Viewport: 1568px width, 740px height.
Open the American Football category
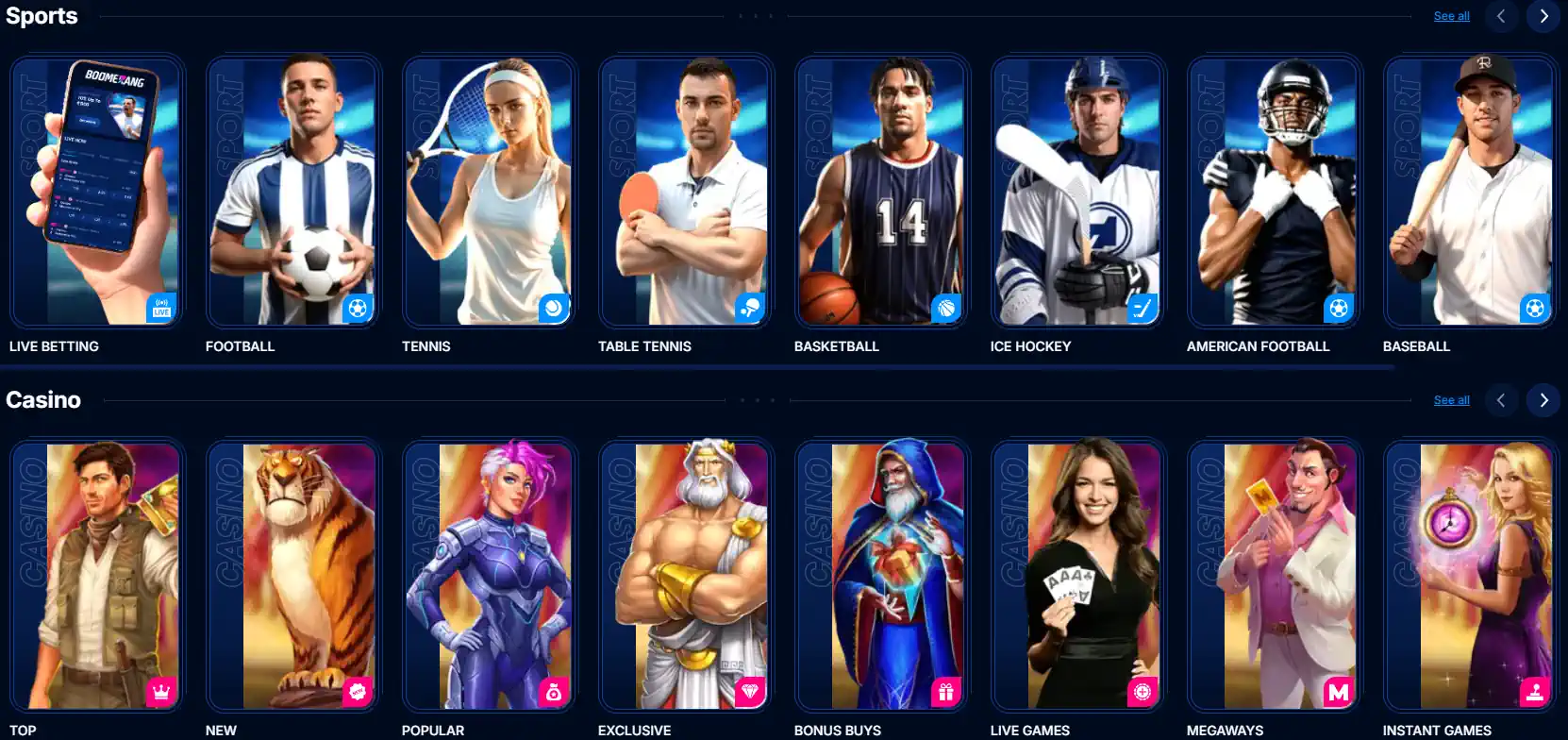[1274, 189]
